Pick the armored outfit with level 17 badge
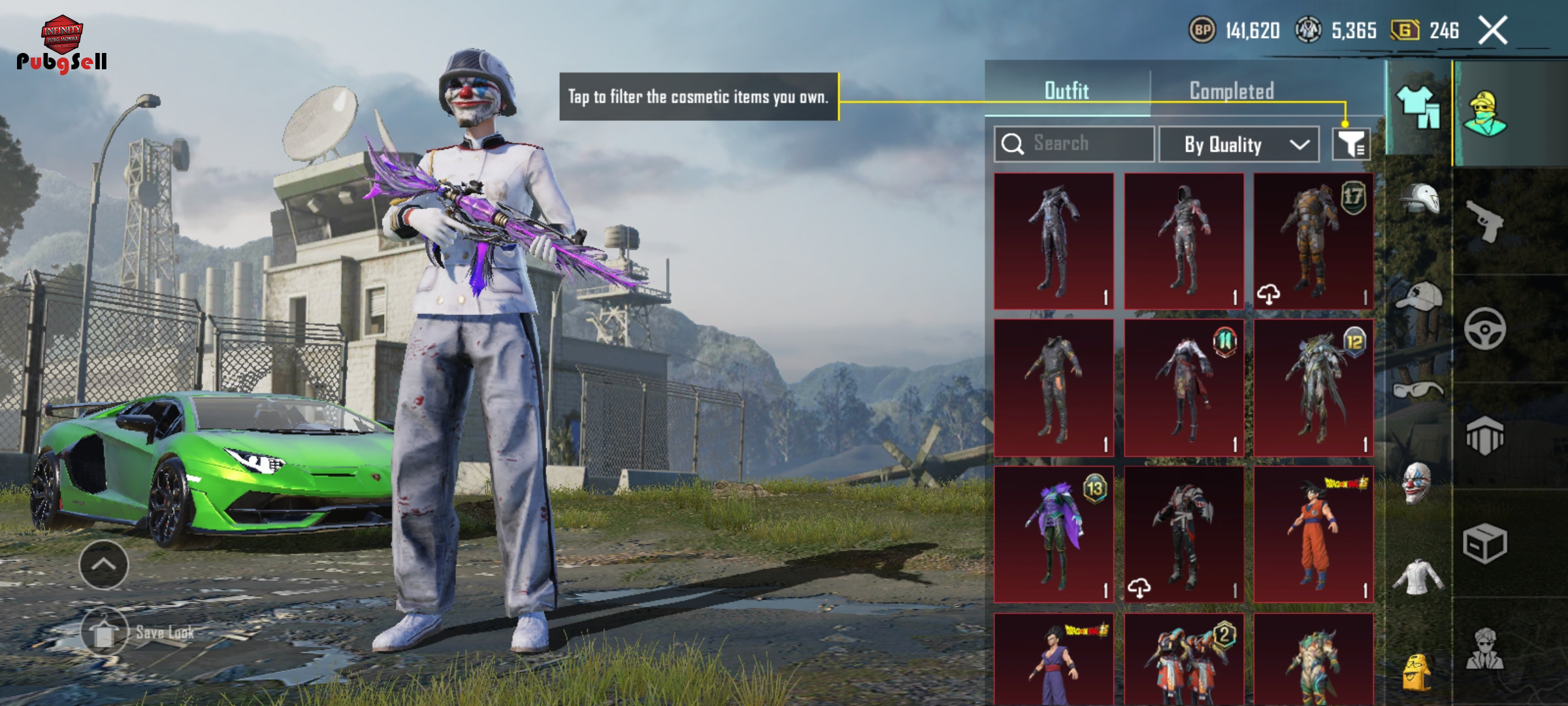This screenshot has width=1568, height=706. pyautogui.click(x=1313, y=241)
